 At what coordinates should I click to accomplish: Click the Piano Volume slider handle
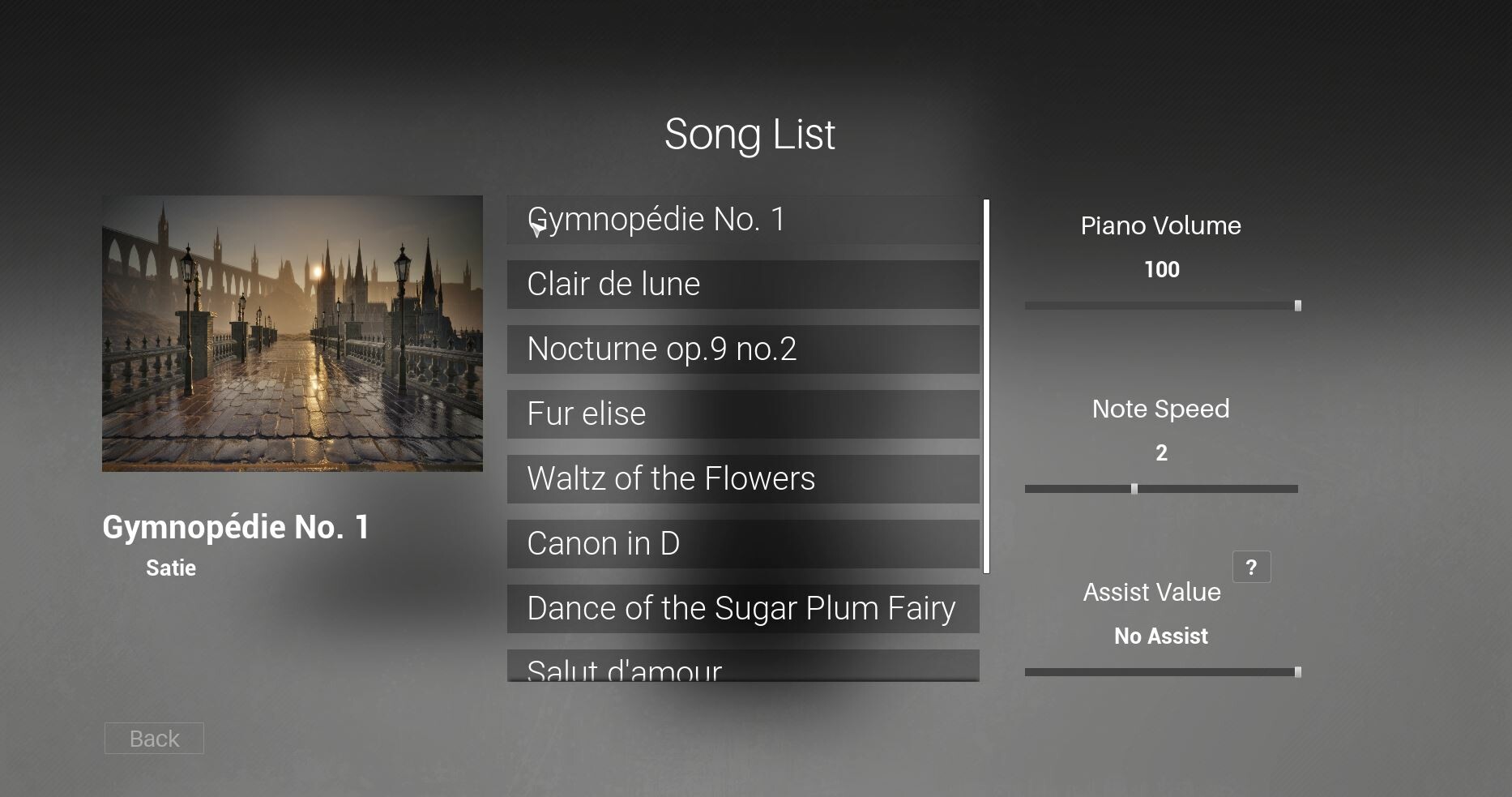point(1297,305)
